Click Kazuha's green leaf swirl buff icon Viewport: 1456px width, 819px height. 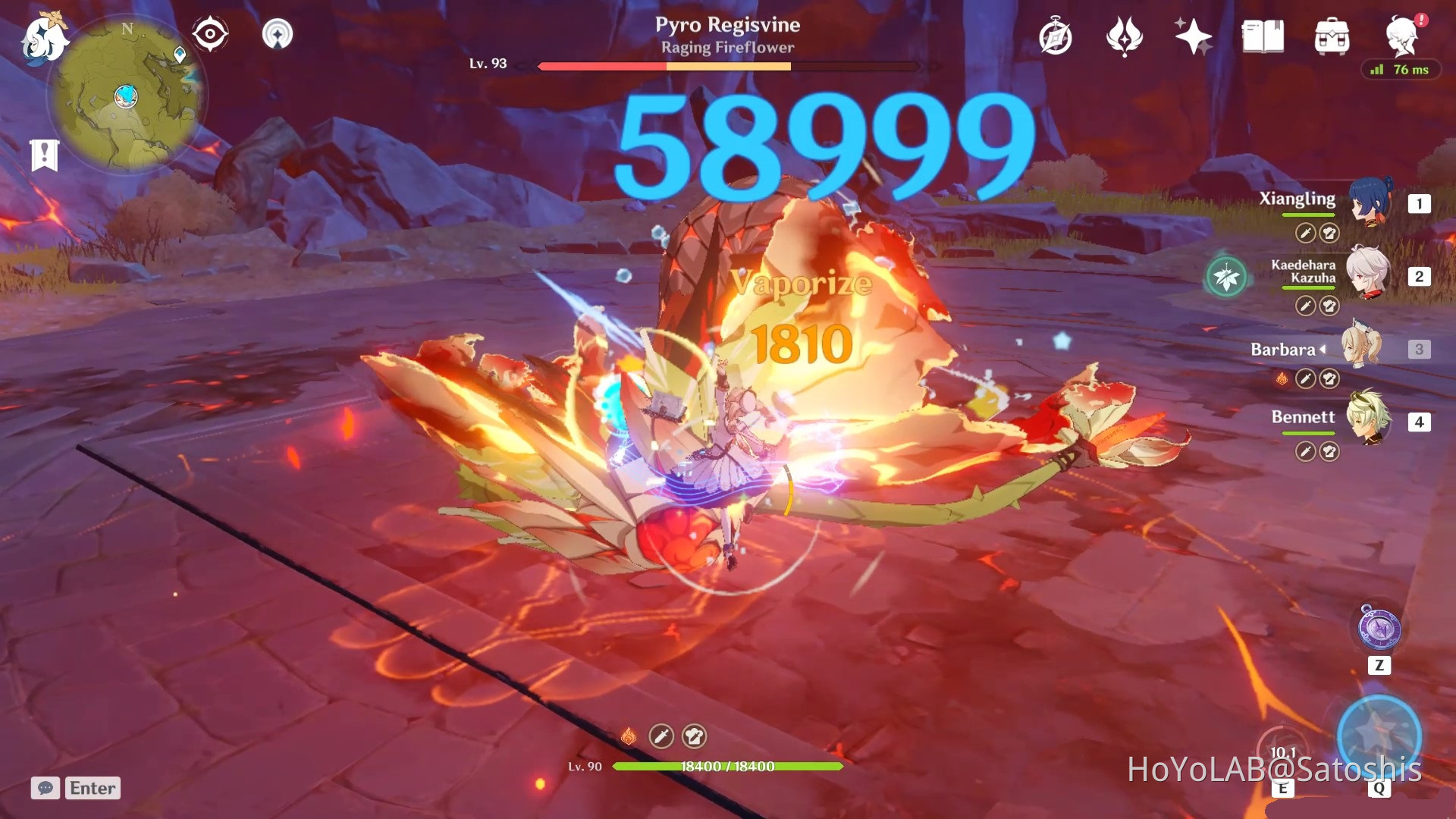(x=1225, y=276)
